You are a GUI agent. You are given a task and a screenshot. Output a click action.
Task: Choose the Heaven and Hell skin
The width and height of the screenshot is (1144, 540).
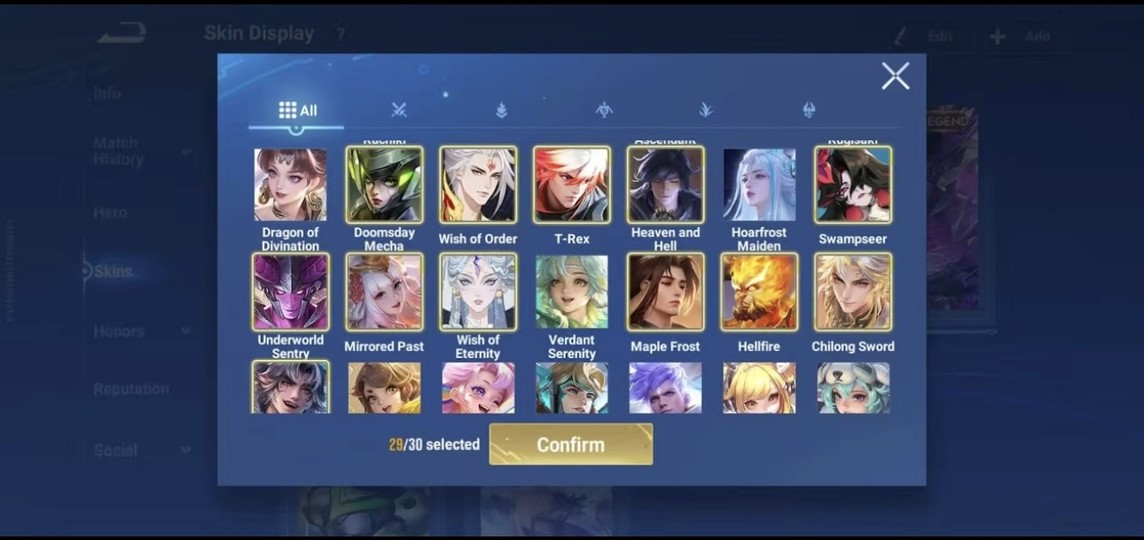(x=666, y=185)
